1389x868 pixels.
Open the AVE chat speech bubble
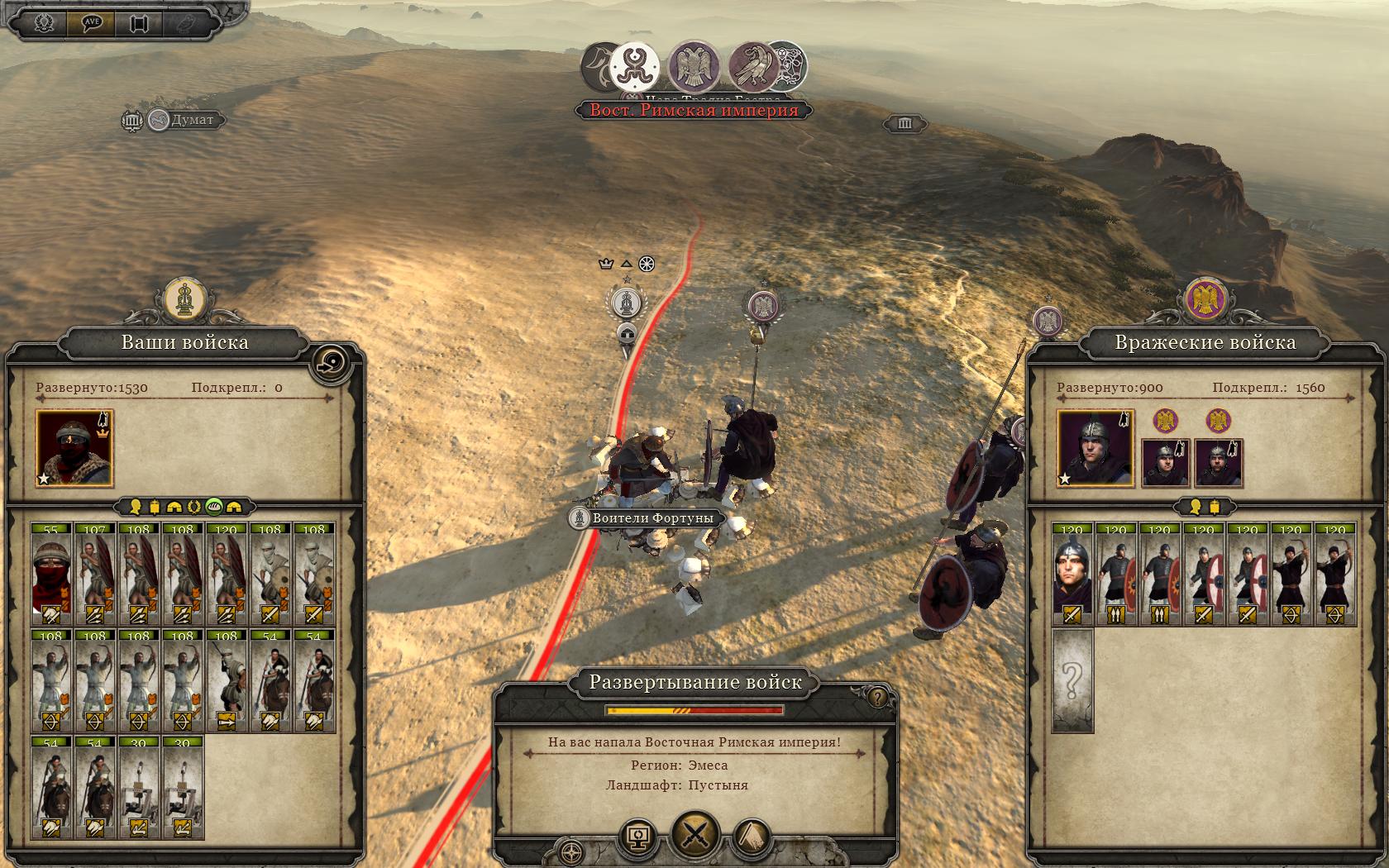click(92, 22)
